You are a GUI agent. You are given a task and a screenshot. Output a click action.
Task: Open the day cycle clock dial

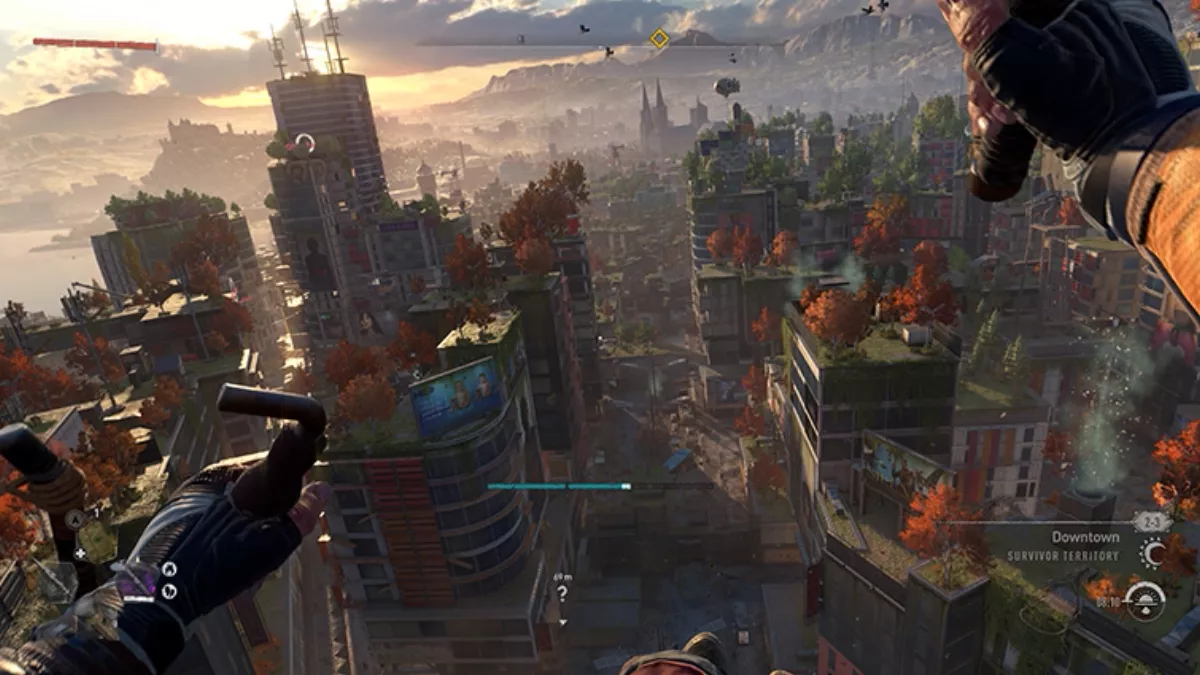(x=1143, y=601)
